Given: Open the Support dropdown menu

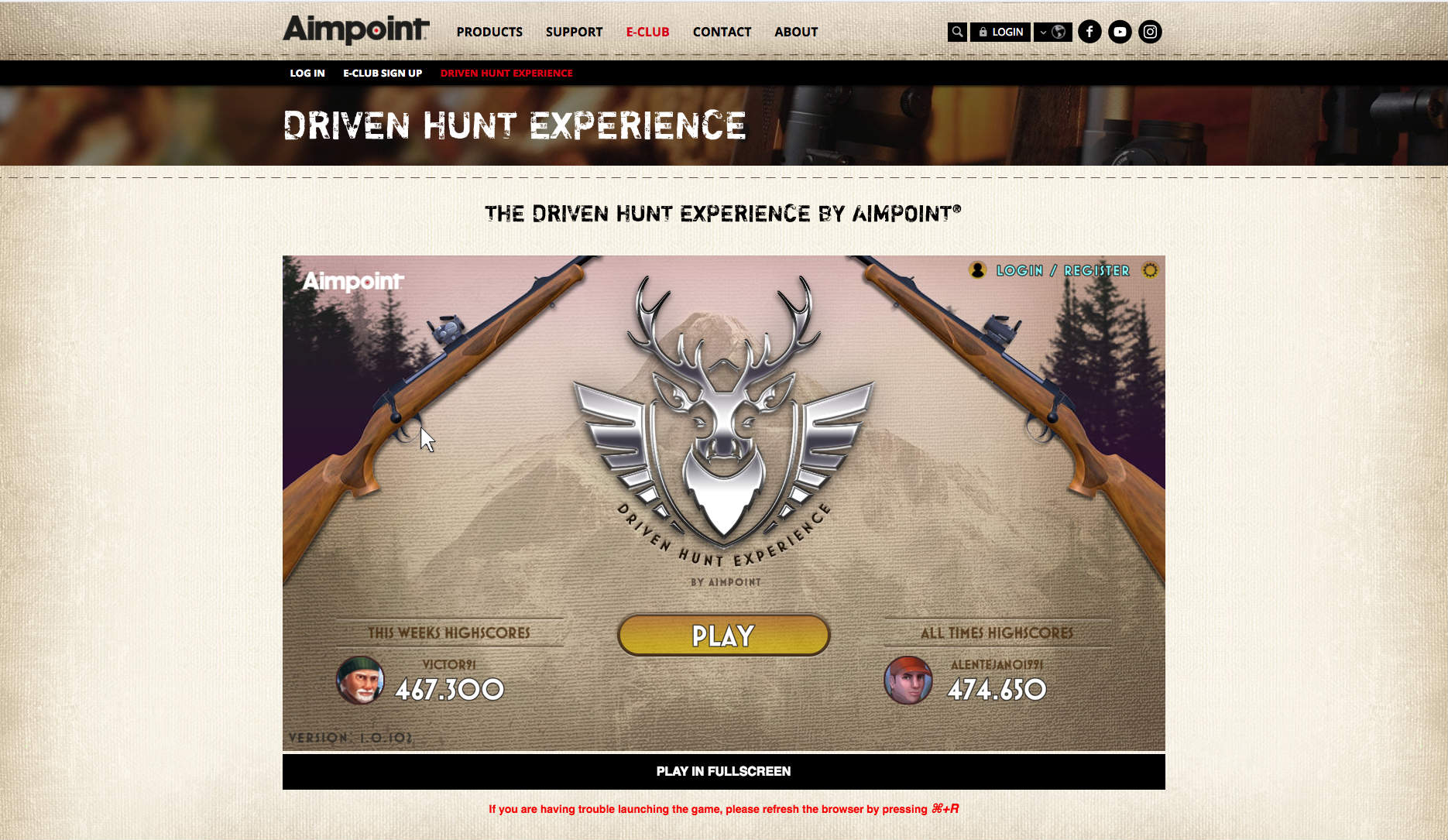Looking at the screenshot, I should point(574,32).
